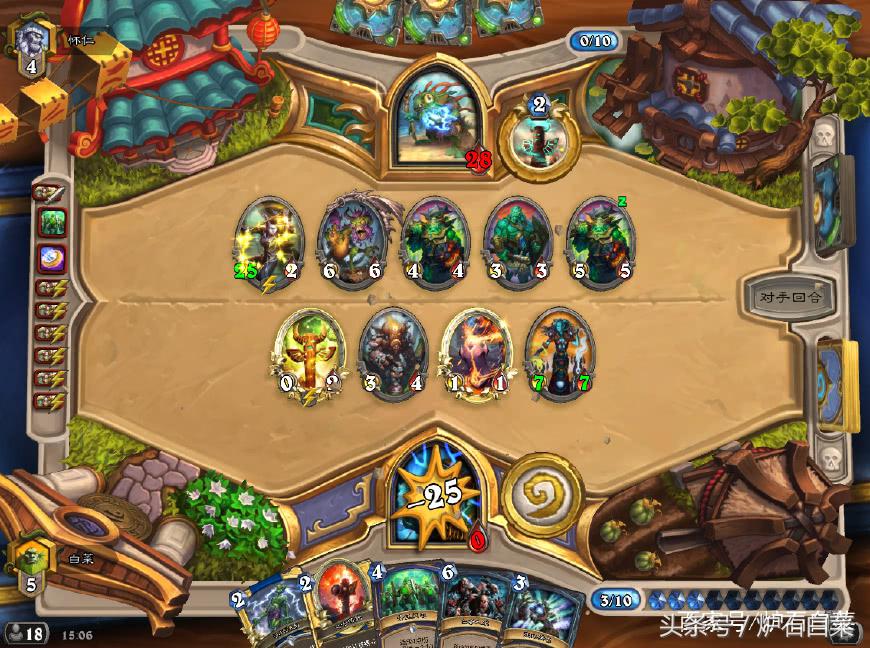This screenshot has width=870, height=648.
Task: Click the end turn button labeled 对手回合
Action: click(789, 297)
